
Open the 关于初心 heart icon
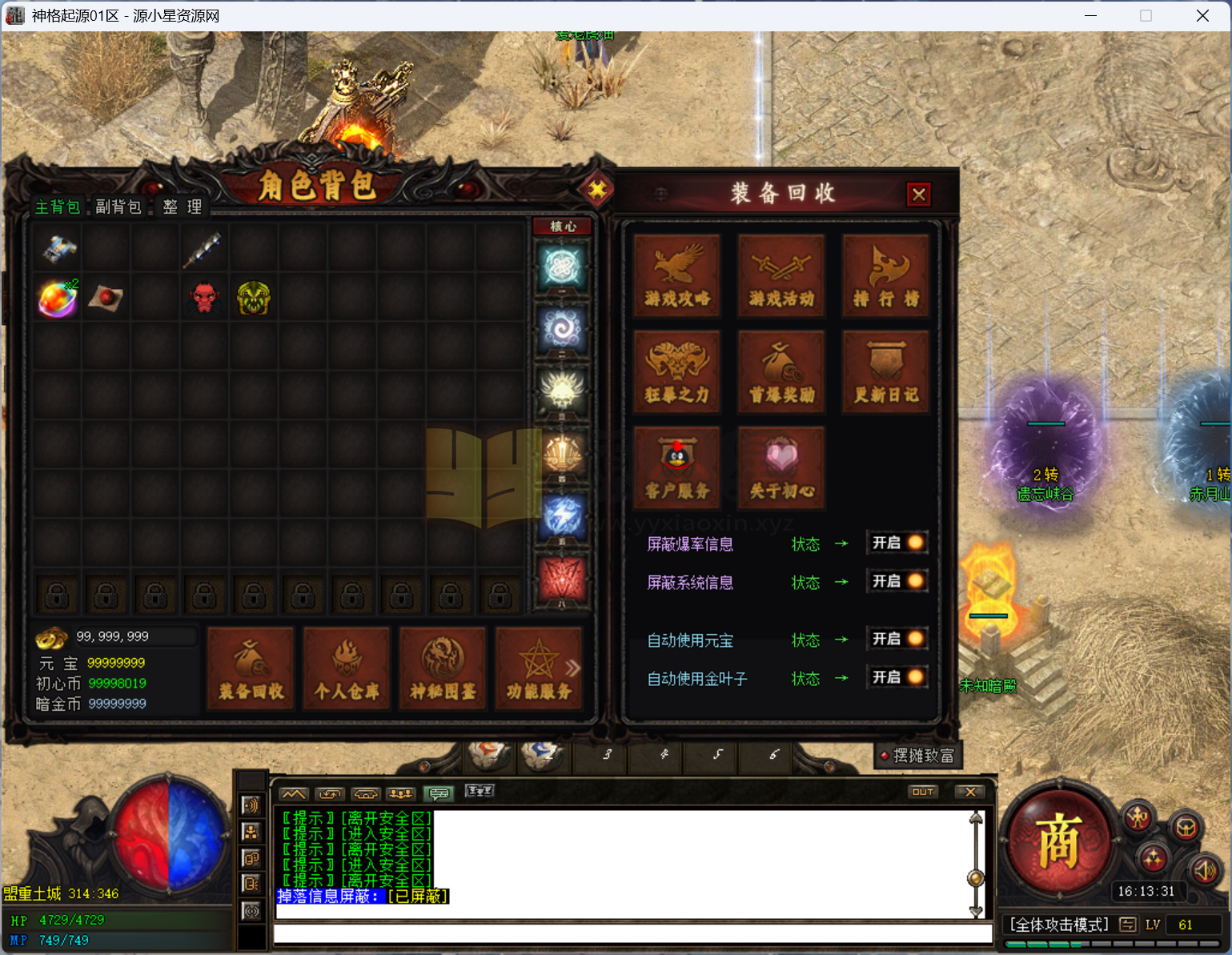point(781,466)
